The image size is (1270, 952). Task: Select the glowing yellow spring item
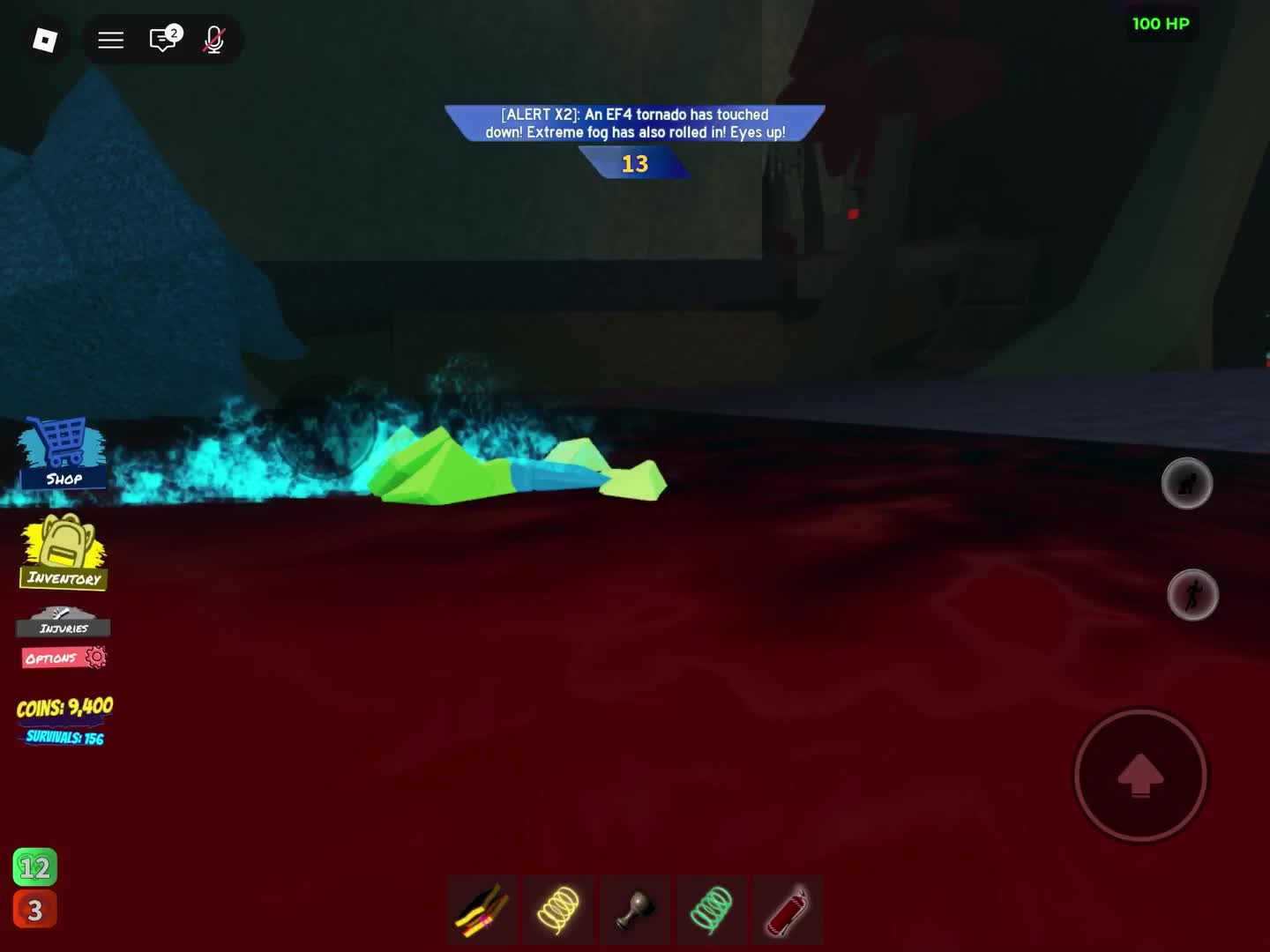point(558,908)
